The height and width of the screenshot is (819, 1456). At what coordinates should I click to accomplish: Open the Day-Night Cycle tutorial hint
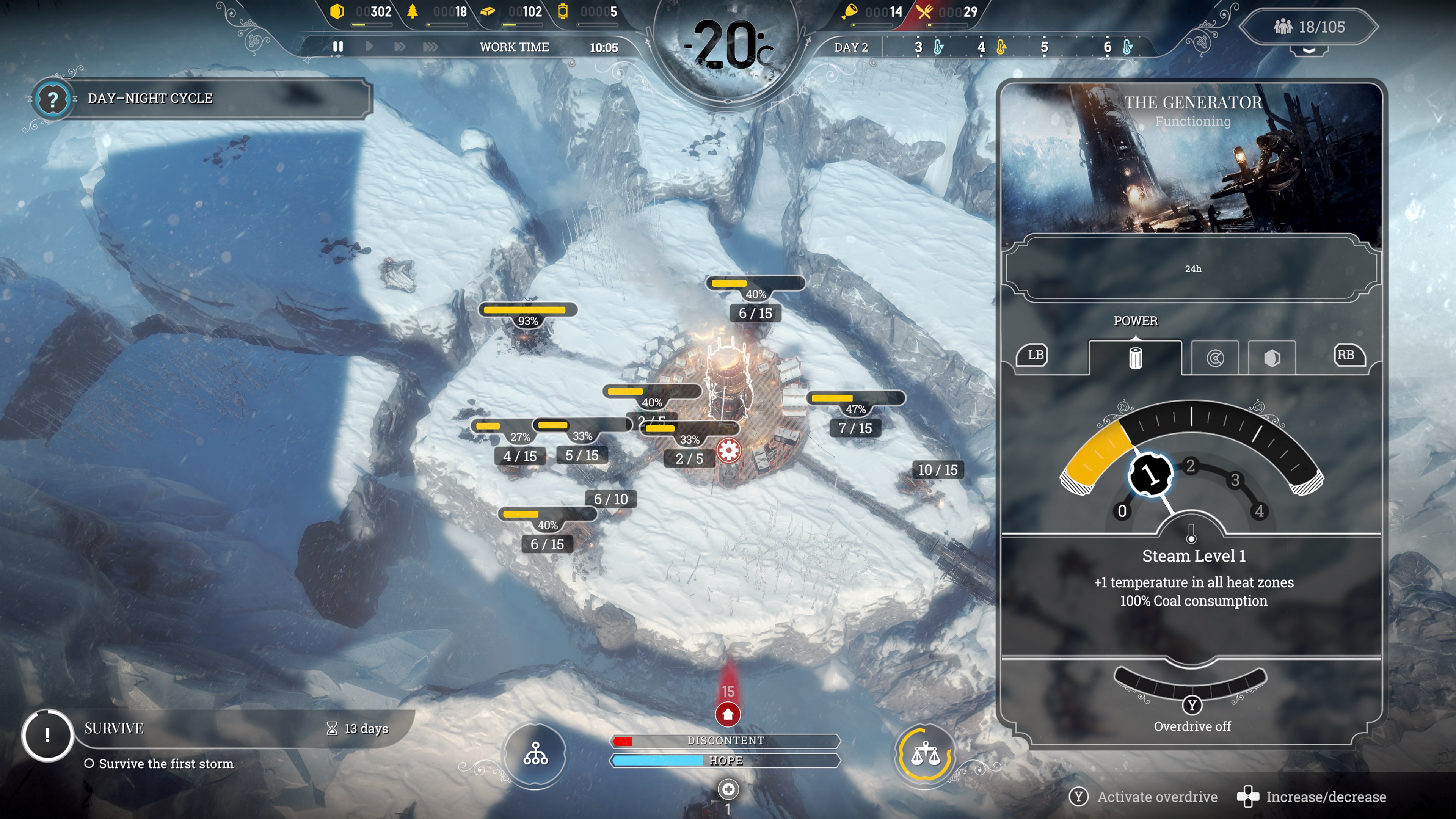point(53,99)
